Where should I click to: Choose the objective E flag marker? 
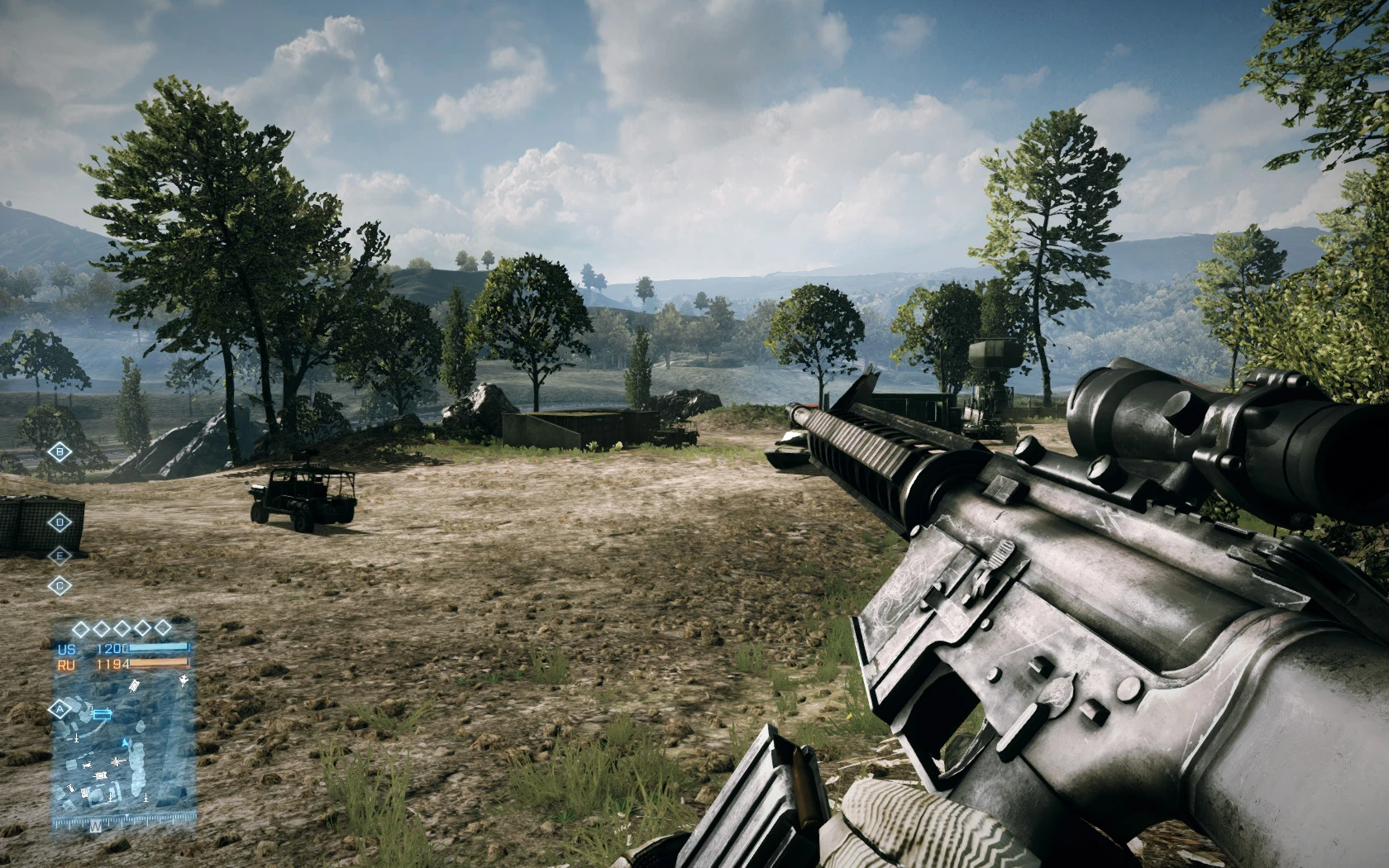(x=60, y=556)
